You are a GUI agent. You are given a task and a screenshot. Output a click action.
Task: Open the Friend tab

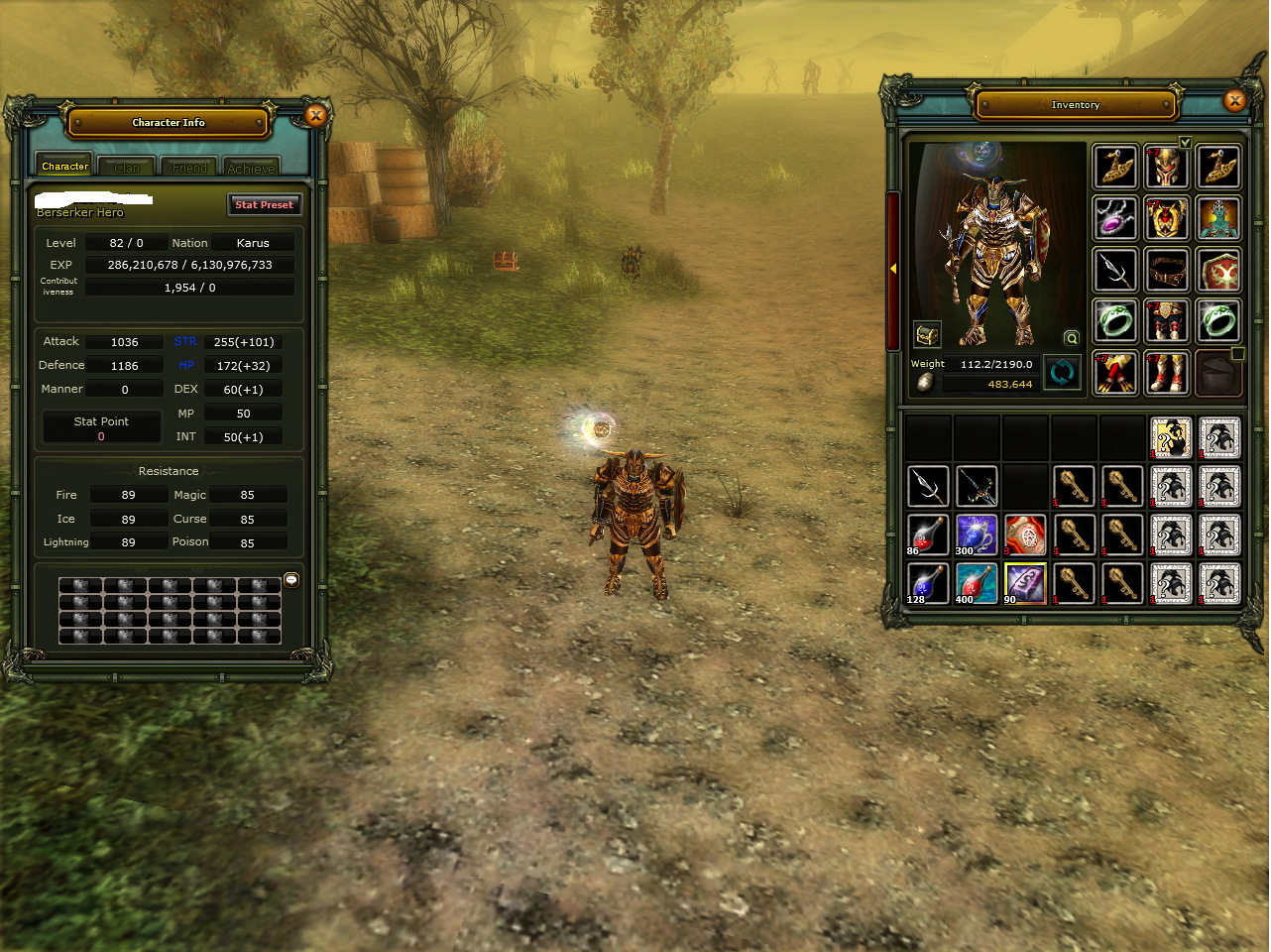(x=189, y=168)
